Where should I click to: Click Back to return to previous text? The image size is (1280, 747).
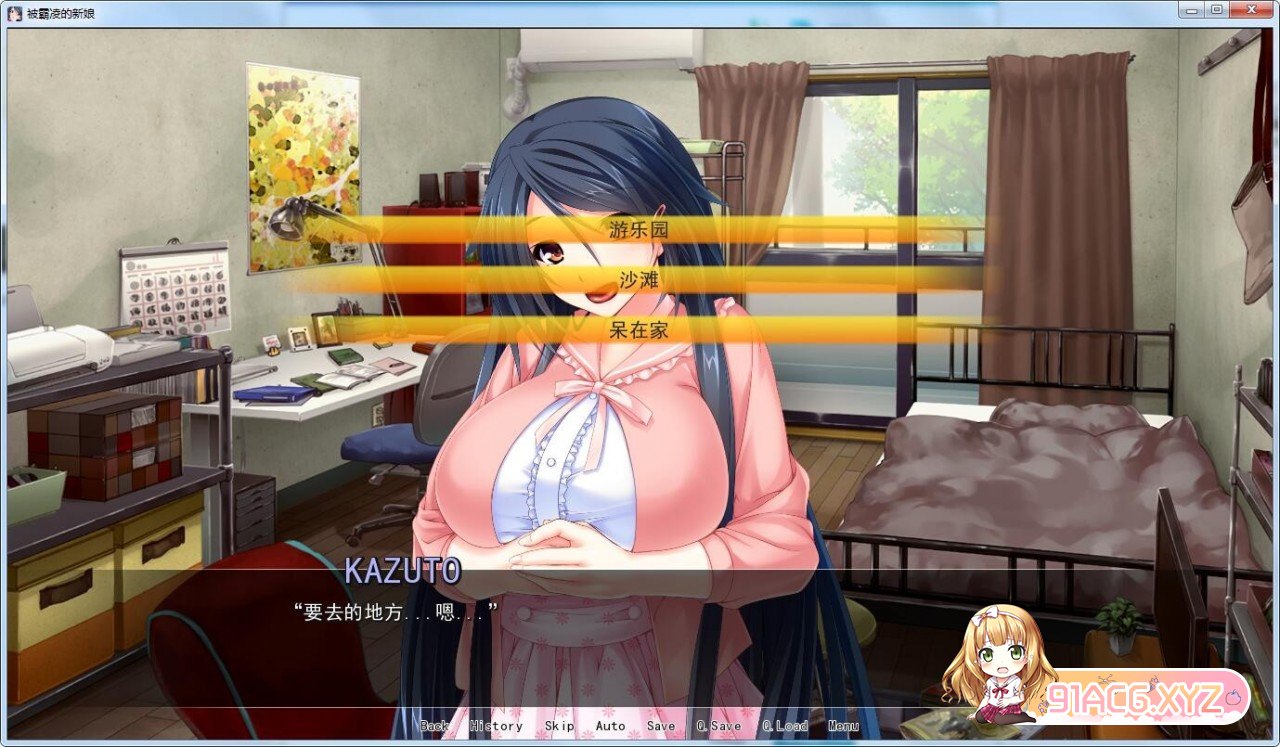click(x=432, y=725)
